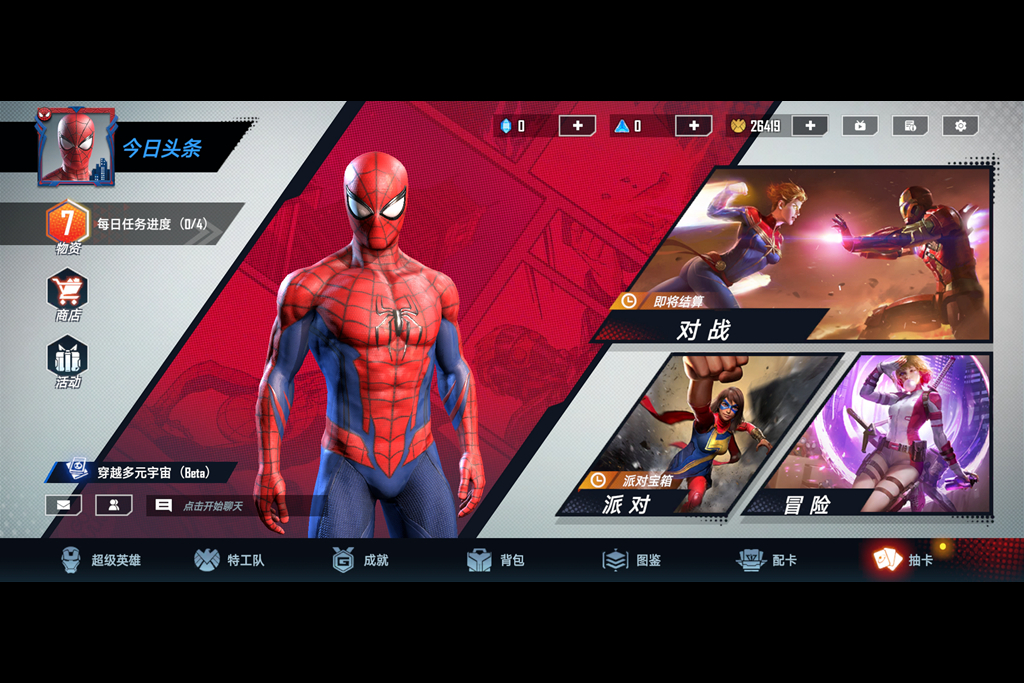Open the 抽卡 card draw tab
Image resolution: width=1024 pixels, height=683 pixels.
click(x=903, y=560)
